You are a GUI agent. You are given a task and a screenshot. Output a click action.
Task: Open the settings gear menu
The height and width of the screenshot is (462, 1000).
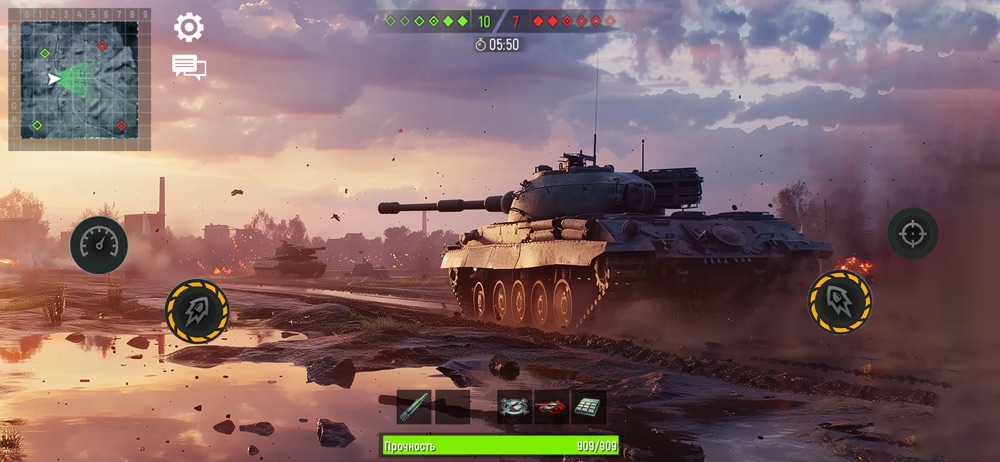point(189,27)
